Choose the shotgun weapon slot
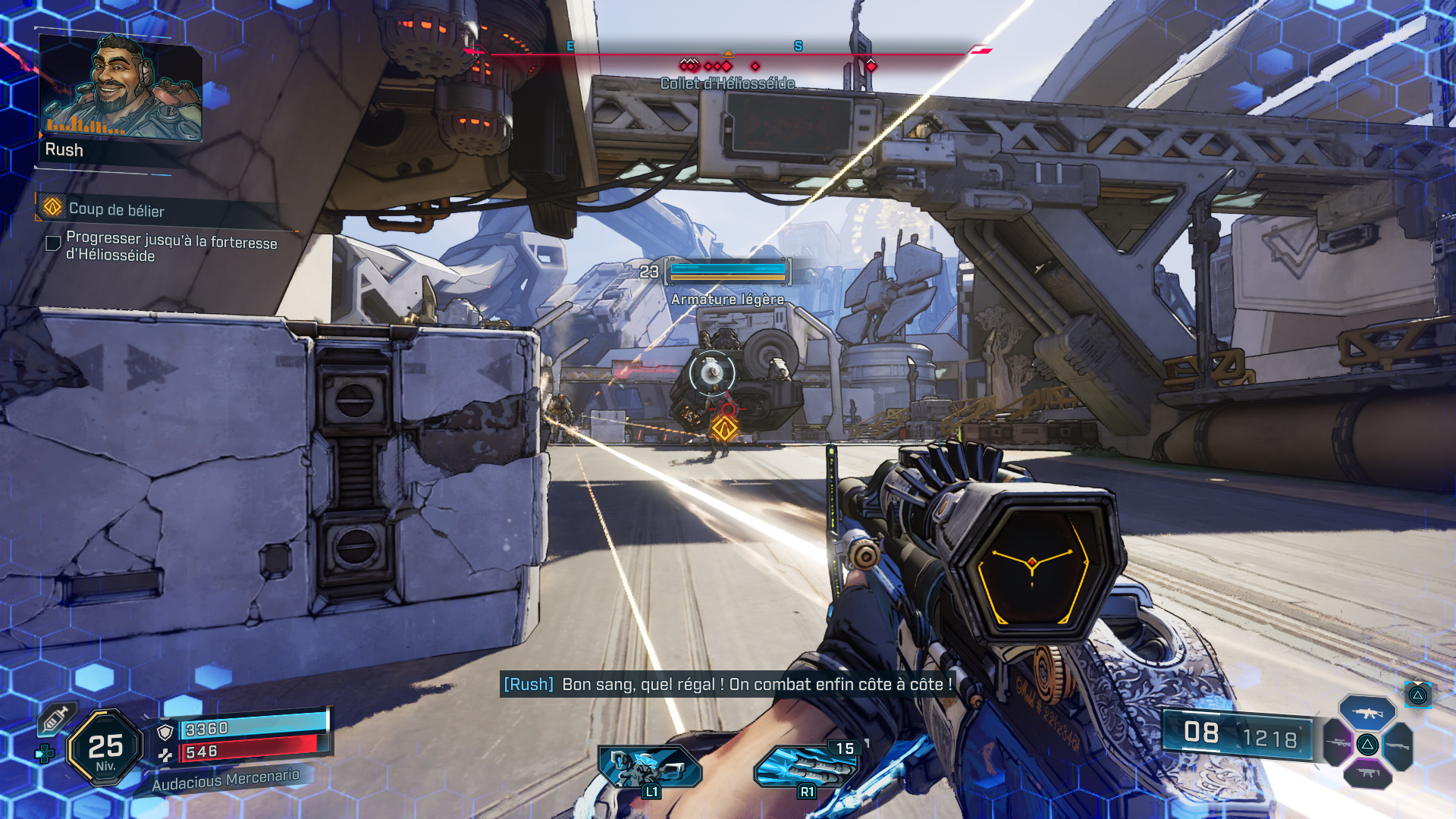This screenshot has height=819, width=1456. [x=1398, y=745]
